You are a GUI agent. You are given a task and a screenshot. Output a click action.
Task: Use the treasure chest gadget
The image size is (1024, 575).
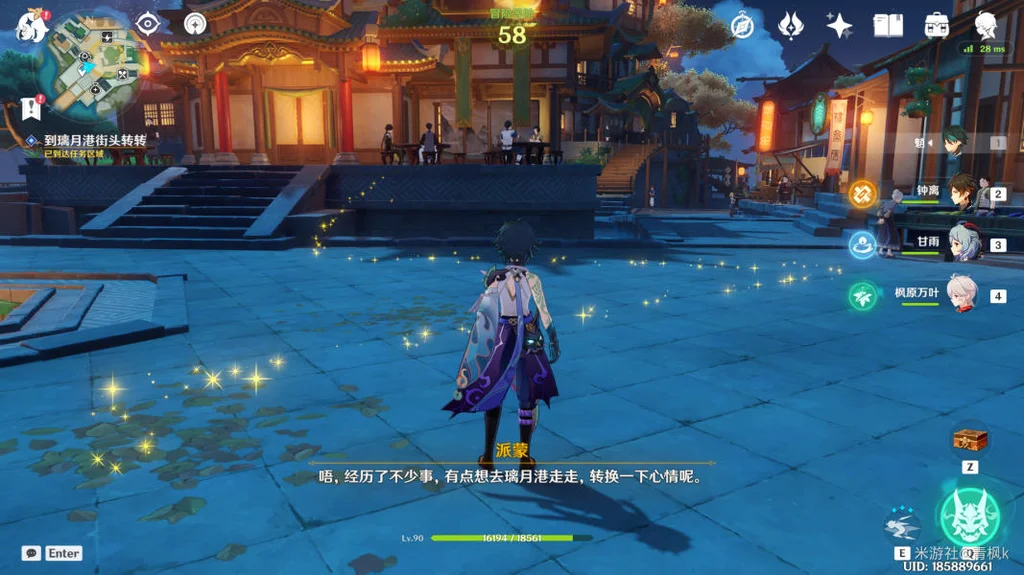970,439
